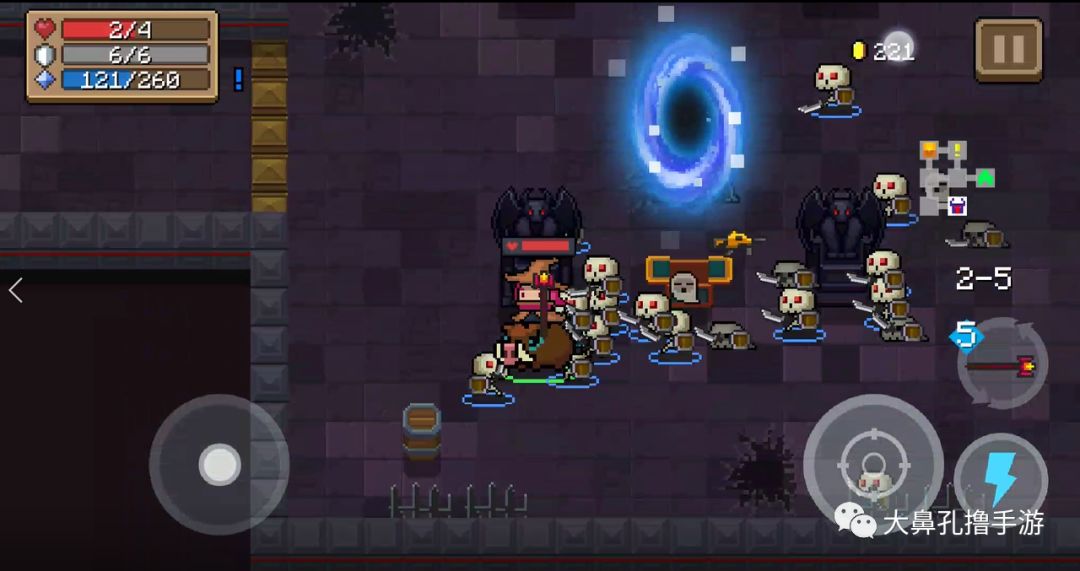Tap the left-edge back arrow

coord(15,291)
